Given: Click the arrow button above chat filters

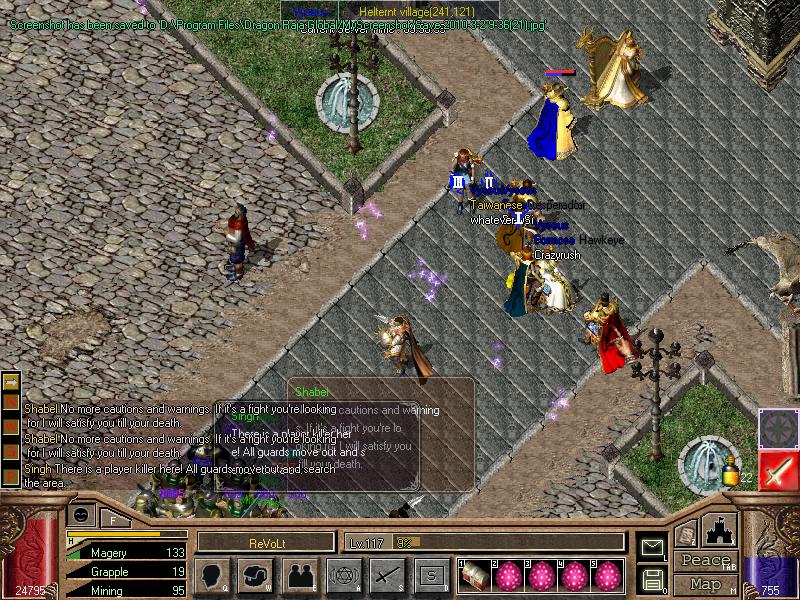Looking at the screenshot, I should (x=12, y=381).
